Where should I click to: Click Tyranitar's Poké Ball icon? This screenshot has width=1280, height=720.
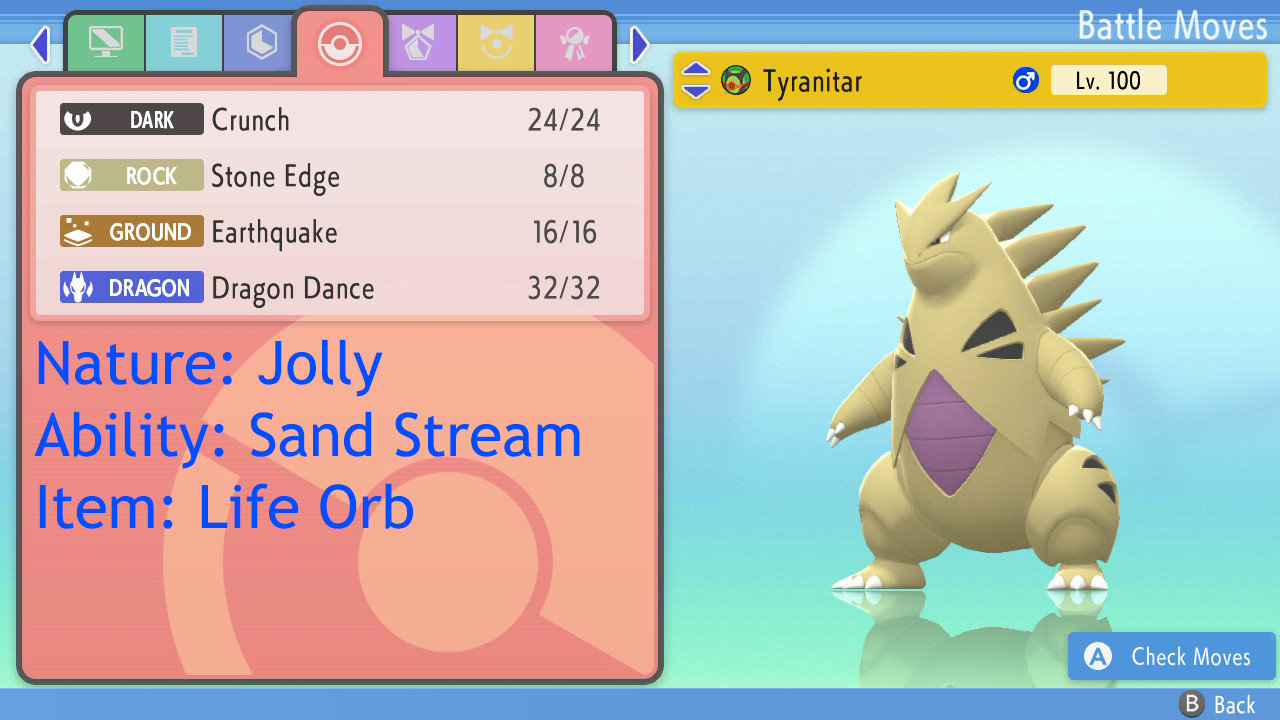coord(737,81)
